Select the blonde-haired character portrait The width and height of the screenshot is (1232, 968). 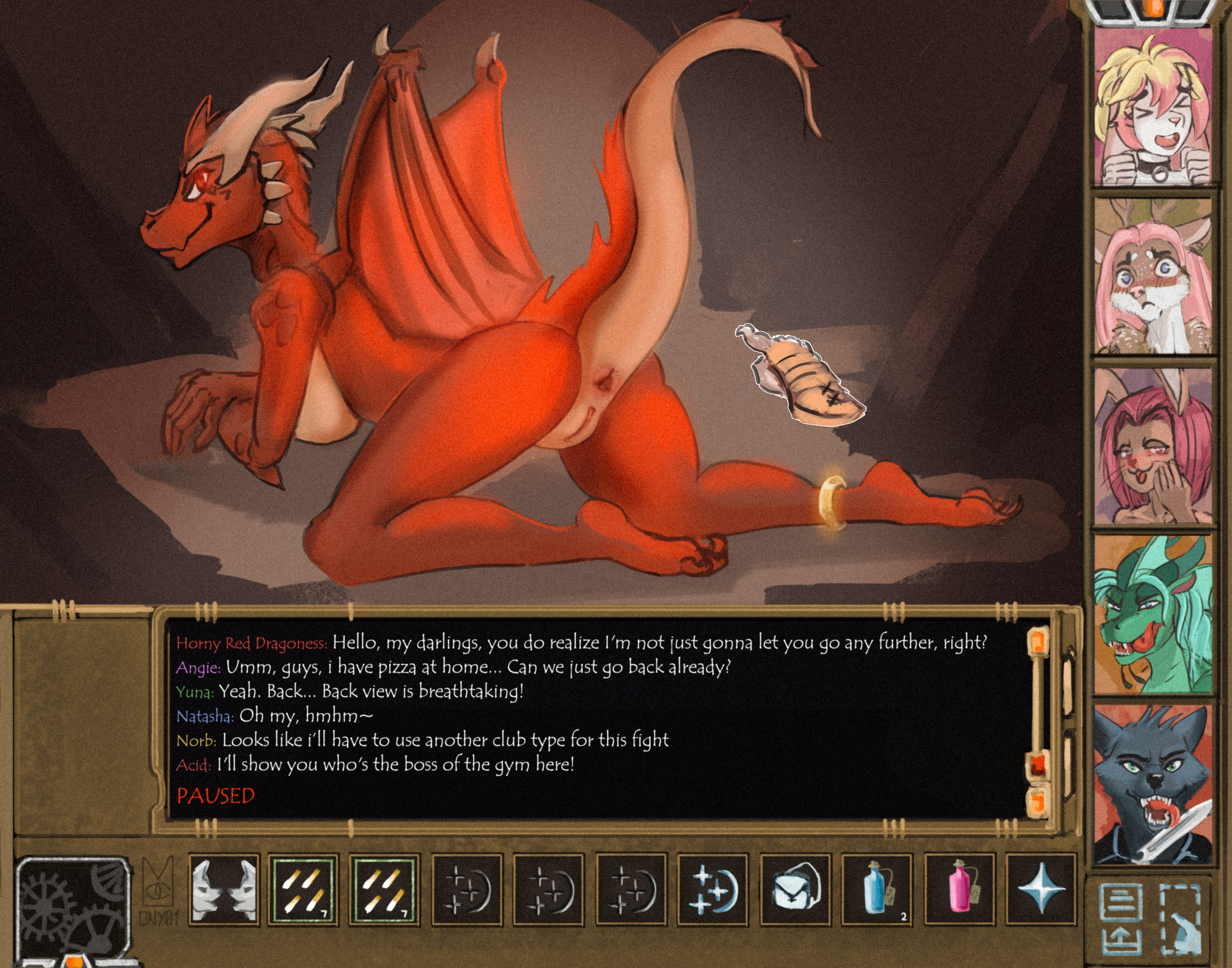1152,108
